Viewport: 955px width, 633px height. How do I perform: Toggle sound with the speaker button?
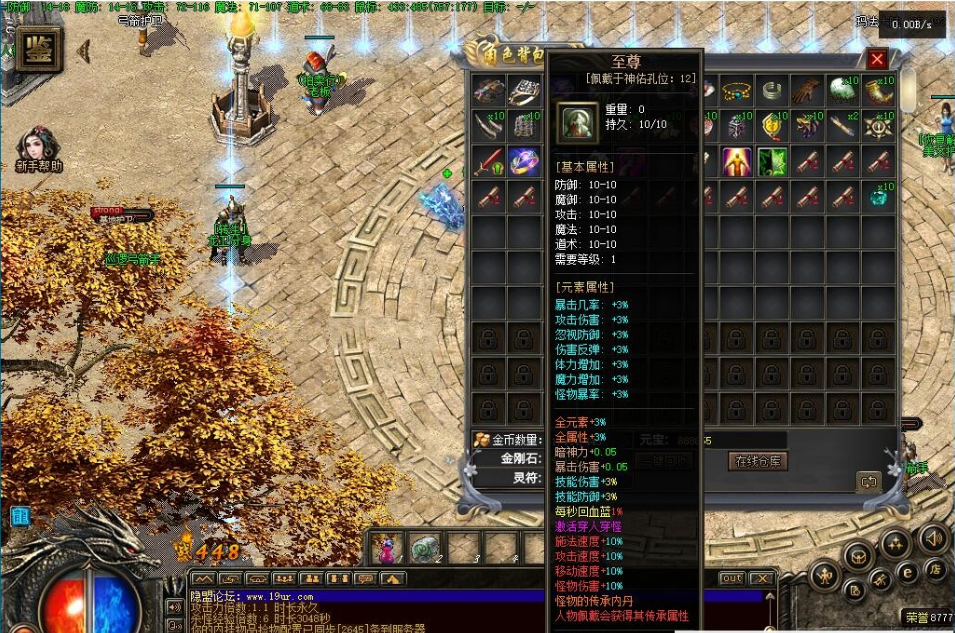(x=932, y=538)
